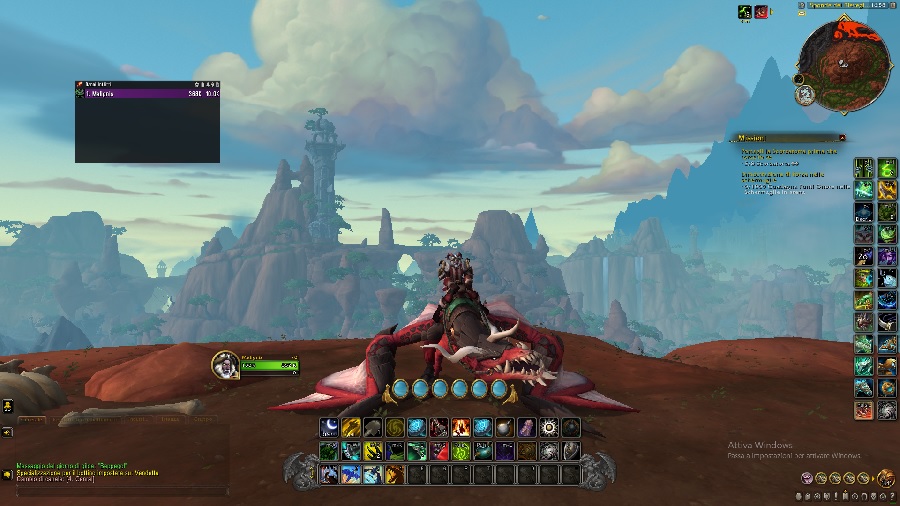Open the zone name header above minimap
Screen dimensions: 900x506
point(838,5)
